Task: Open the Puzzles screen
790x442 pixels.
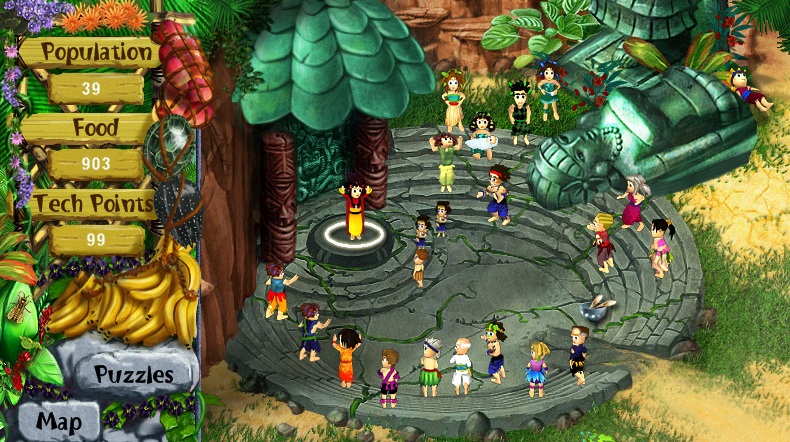Action: click(x=134, y=374)
